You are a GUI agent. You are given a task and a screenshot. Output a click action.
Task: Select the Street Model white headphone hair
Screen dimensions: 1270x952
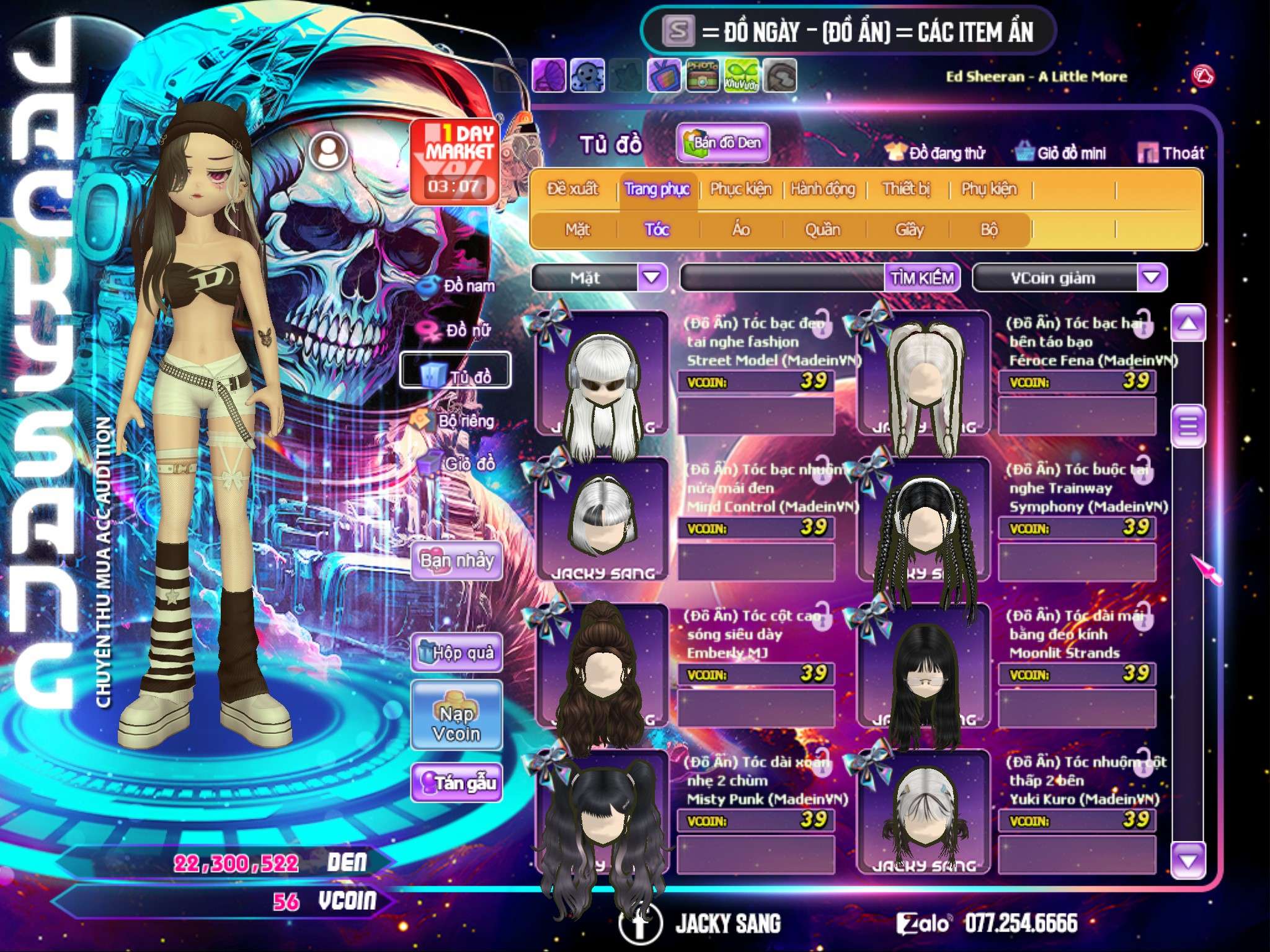tap(602, 384)
